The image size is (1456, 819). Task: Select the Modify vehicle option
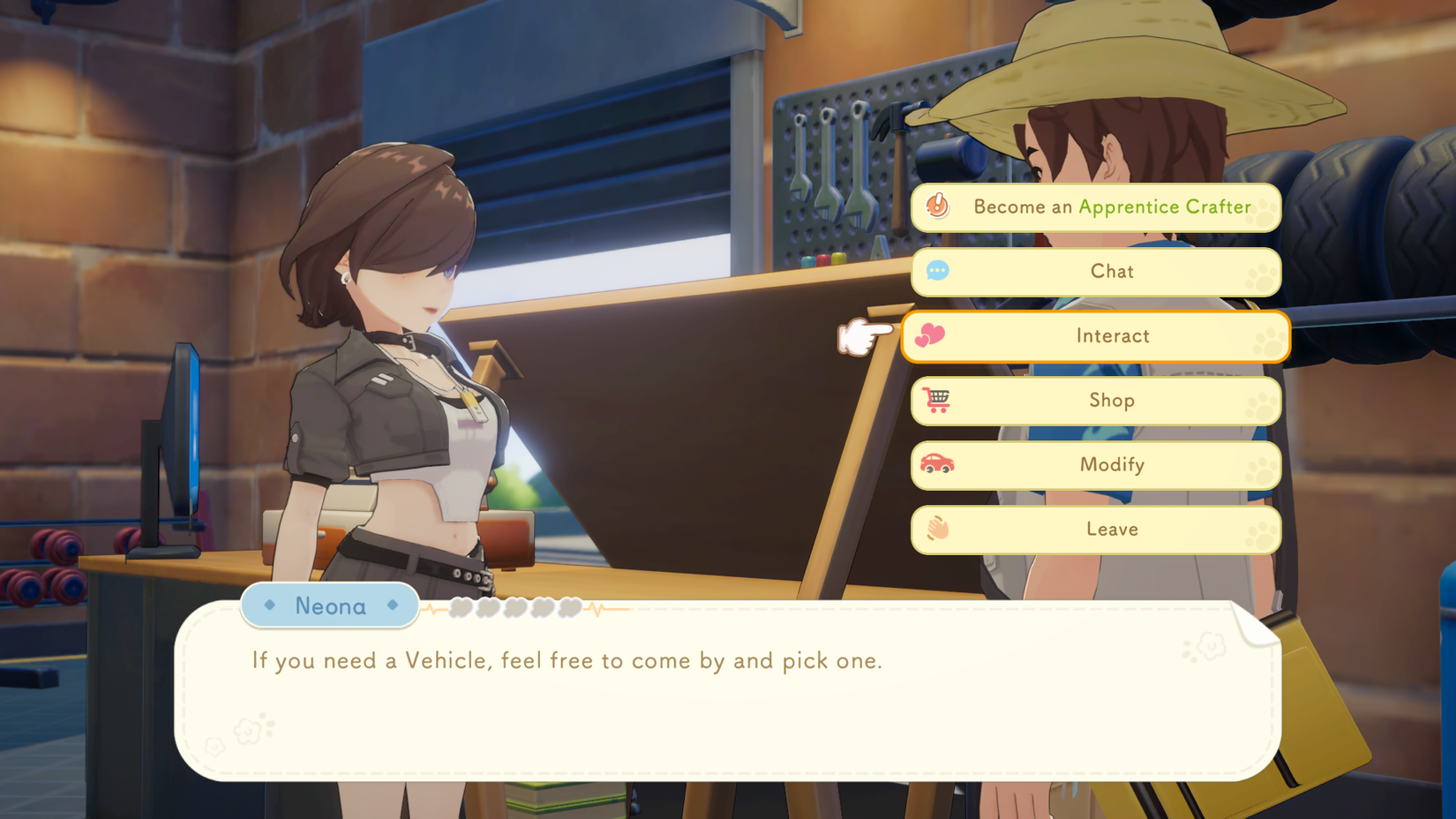click(1096, 465)
